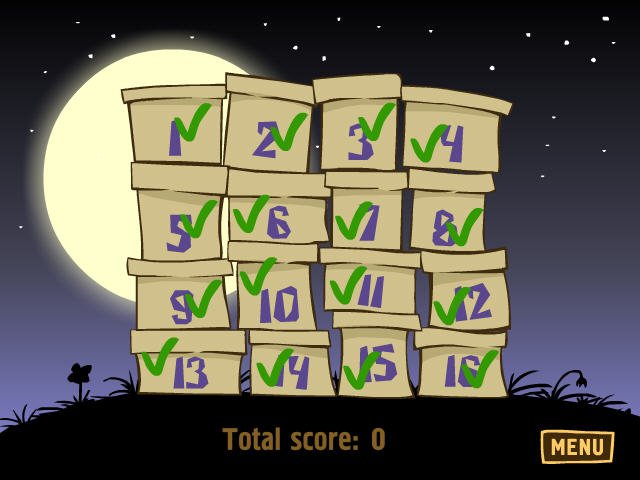Select level 5 crate

tap(180, 226)
